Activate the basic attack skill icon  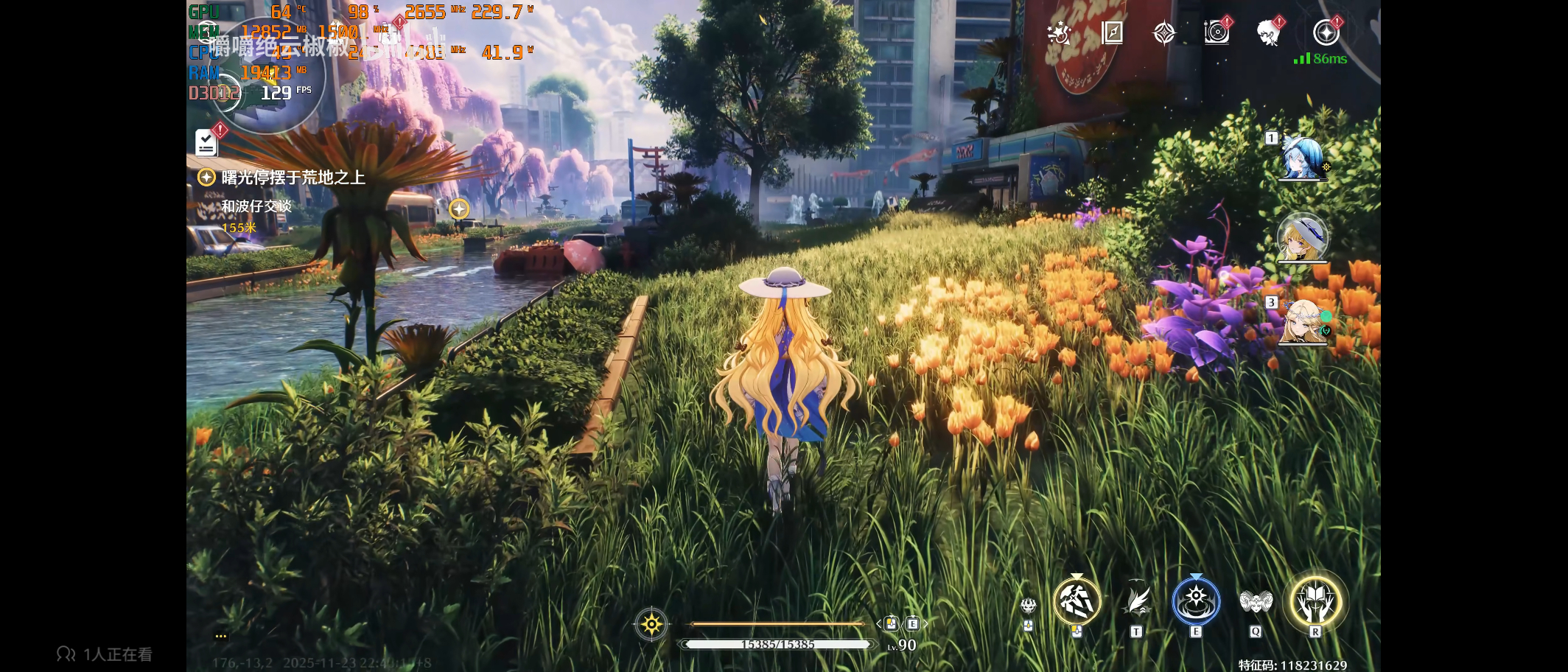[x=1077, y=601]
